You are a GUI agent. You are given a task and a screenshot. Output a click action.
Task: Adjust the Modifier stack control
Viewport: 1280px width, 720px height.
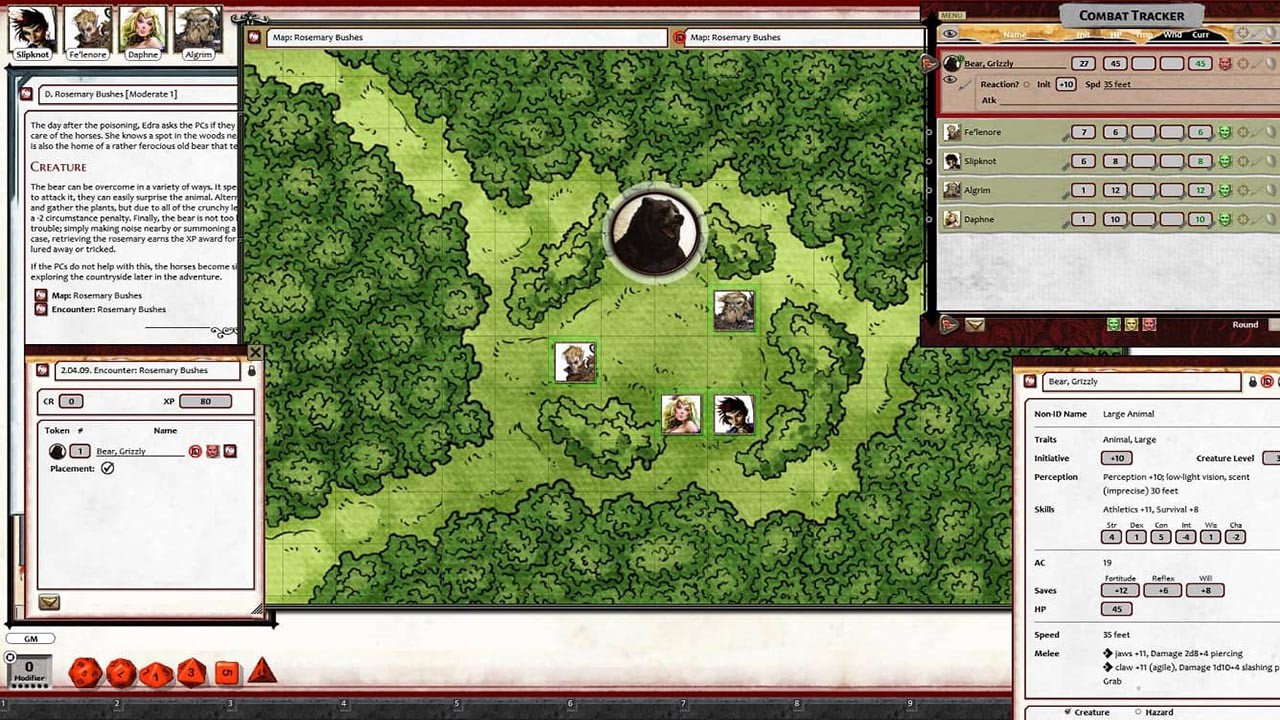[x=28, y=672]
